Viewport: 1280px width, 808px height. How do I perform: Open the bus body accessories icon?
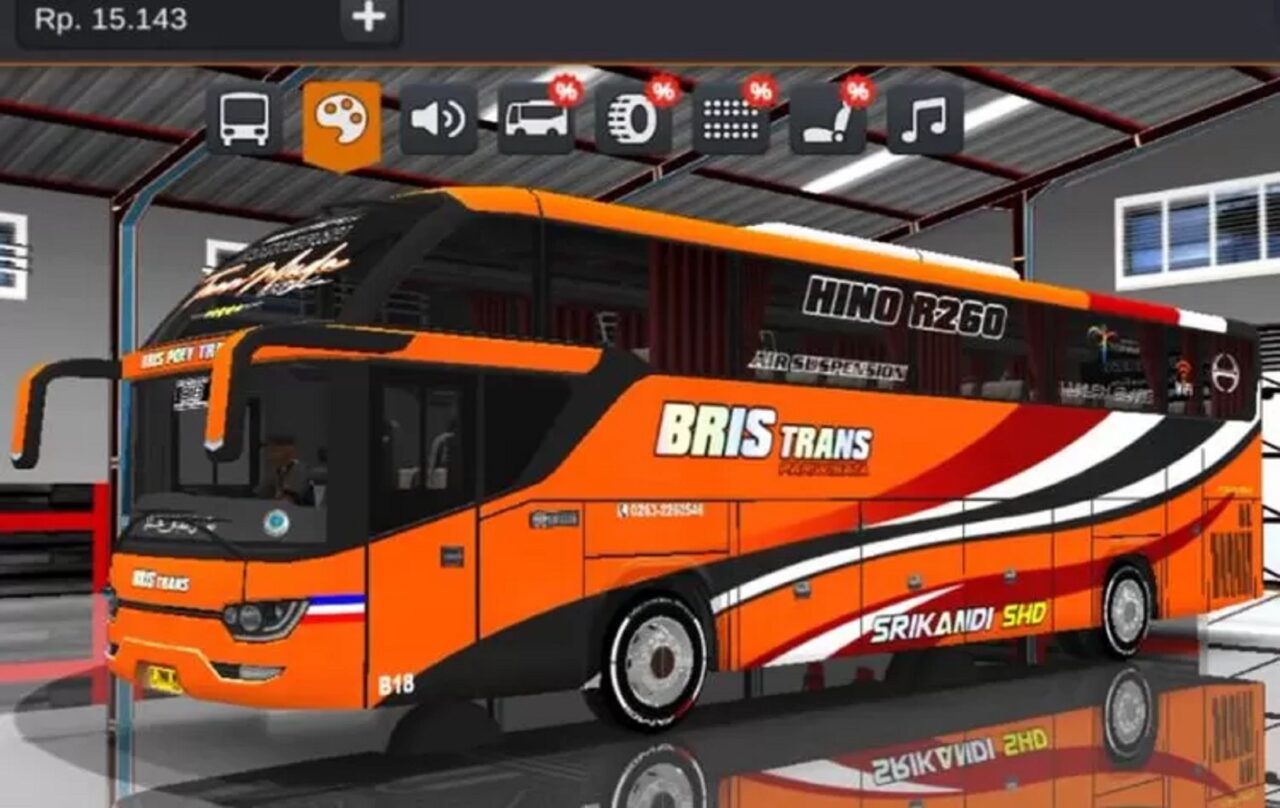click(535, 120)
